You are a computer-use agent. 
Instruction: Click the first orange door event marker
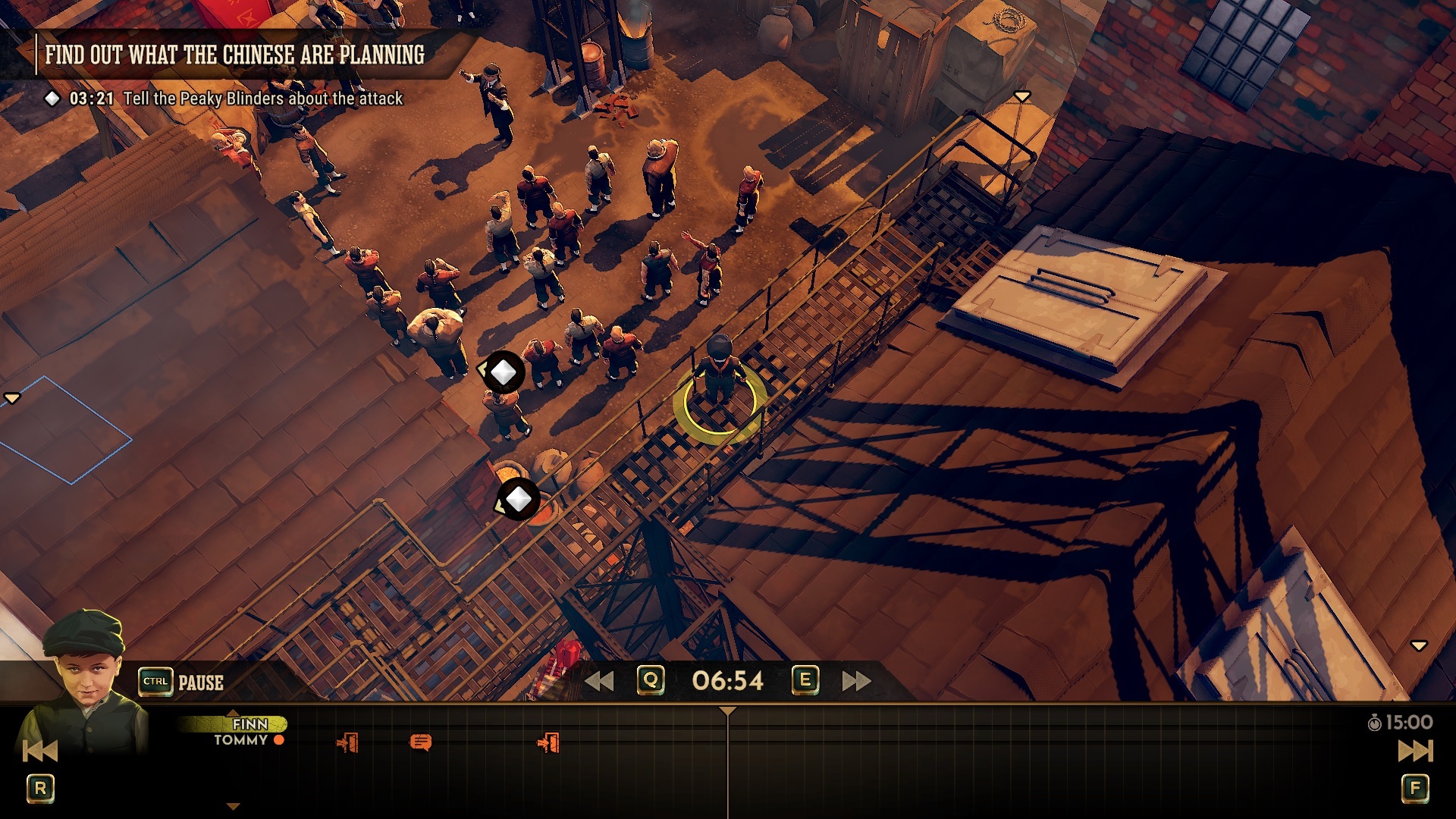point(347,742)
